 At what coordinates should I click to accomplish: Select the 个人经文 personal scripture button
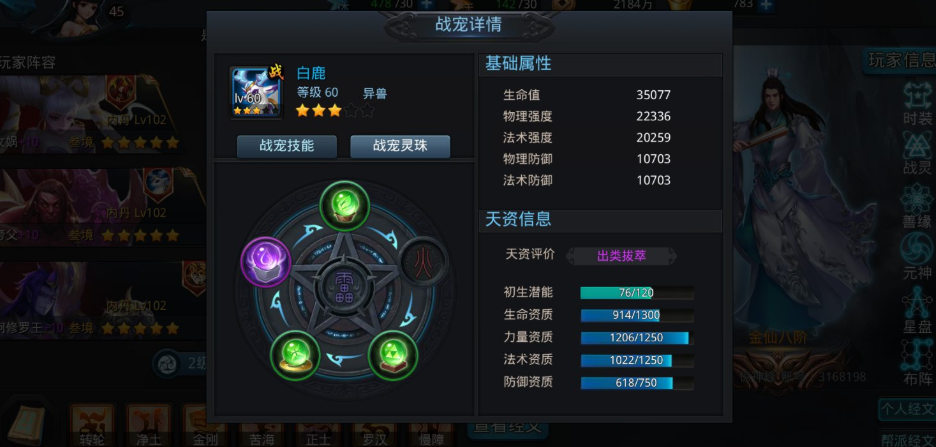pos(908,409)
